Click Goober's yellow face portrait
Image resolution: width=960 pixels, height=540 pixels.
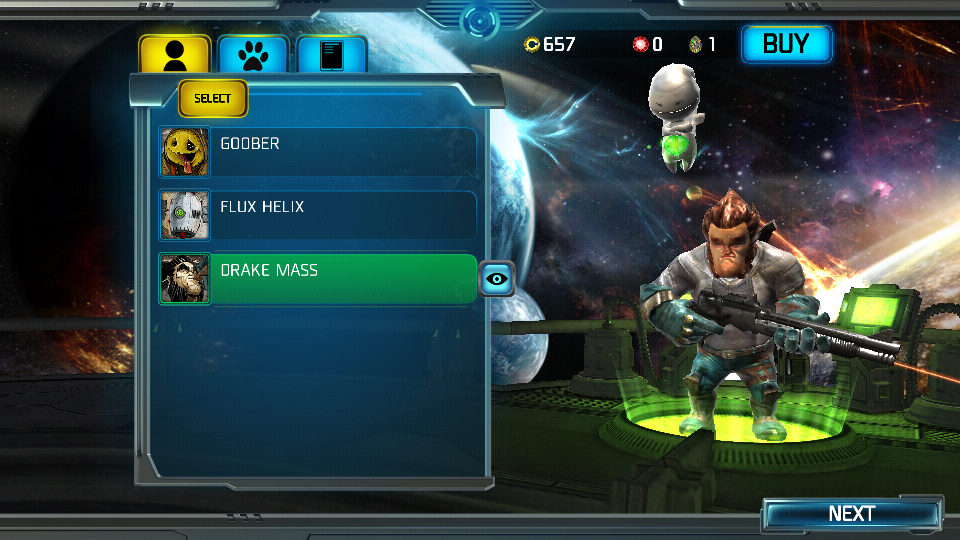click(x=185, y=152)
